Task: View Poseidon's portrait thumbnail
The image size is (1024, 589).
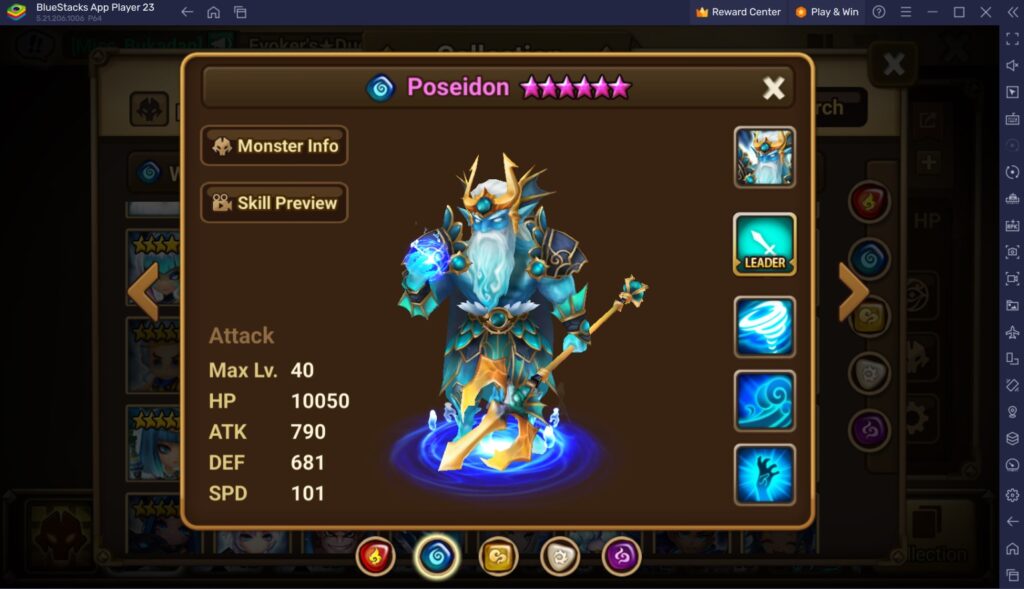Action: 764,157
